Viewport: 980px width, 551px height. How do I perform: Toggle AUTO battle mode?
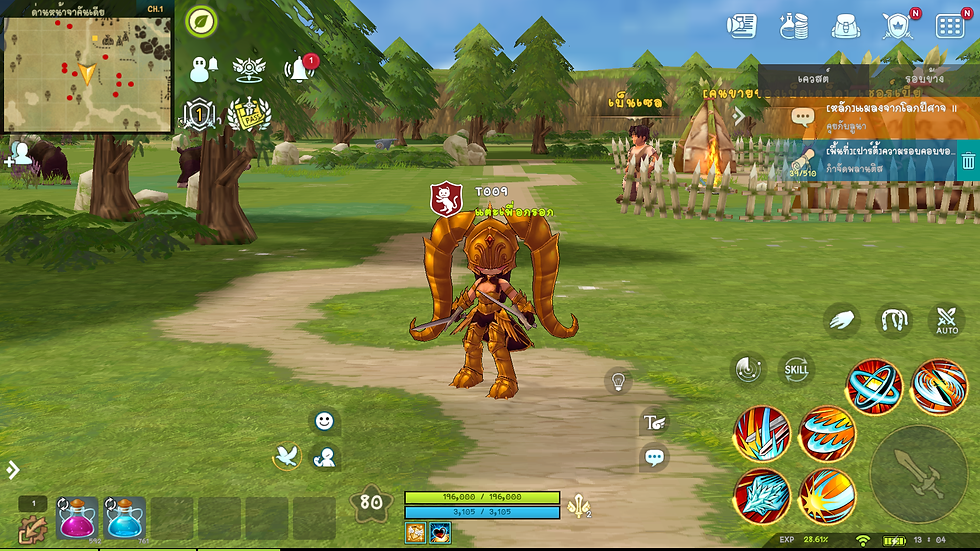pos(946,321)
